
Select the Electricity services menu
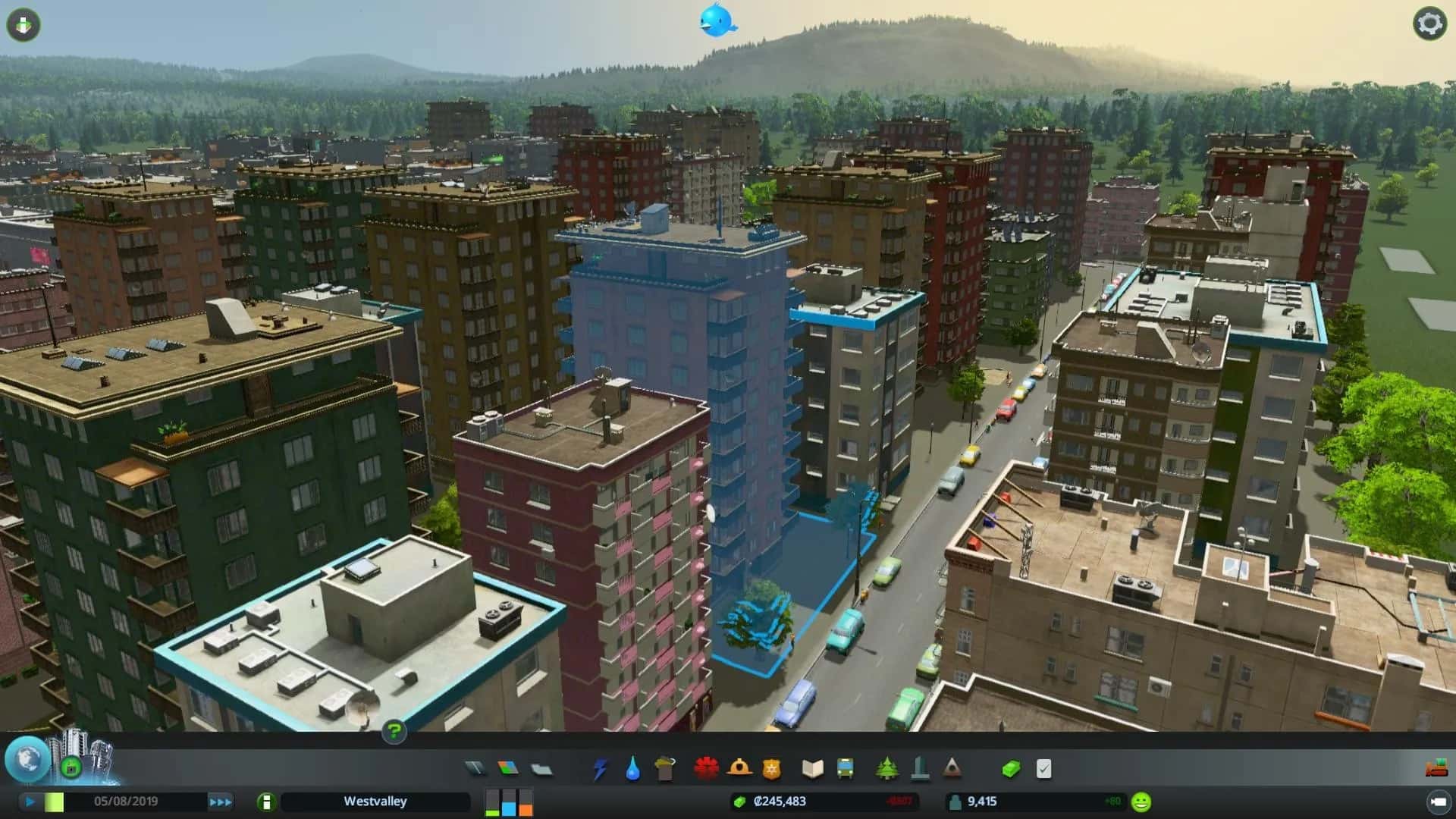[598, 769]
